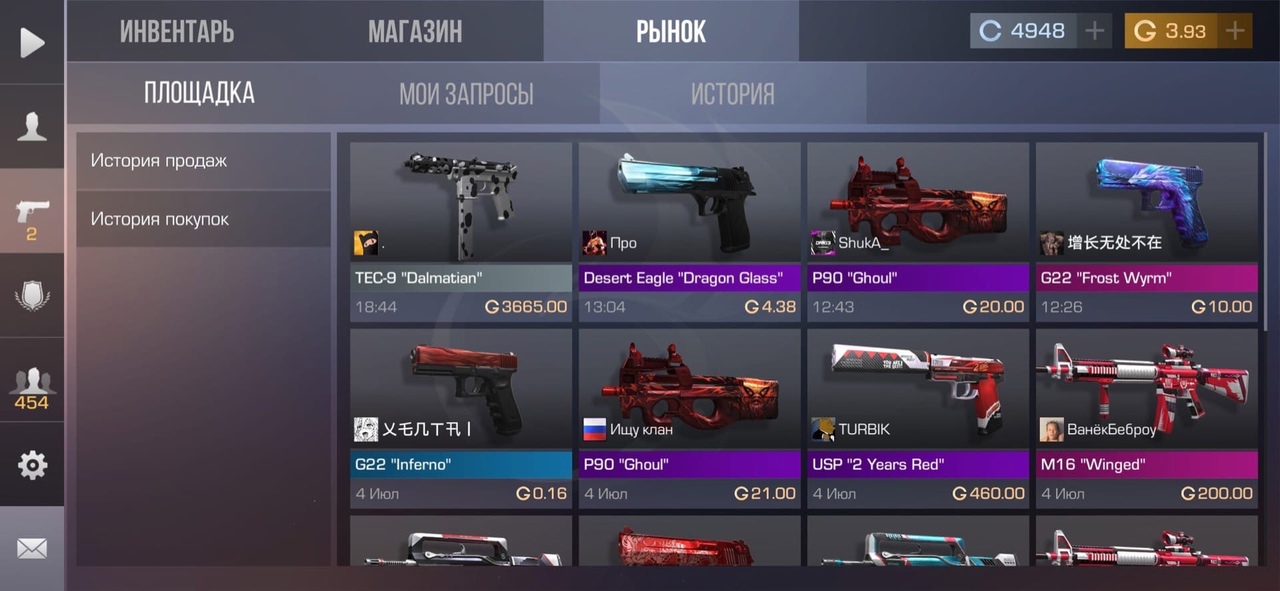Select the TEC-9 "Dalmatian" listing
This screenshot has width=1280, height=591.
click(x=461, y=231)
